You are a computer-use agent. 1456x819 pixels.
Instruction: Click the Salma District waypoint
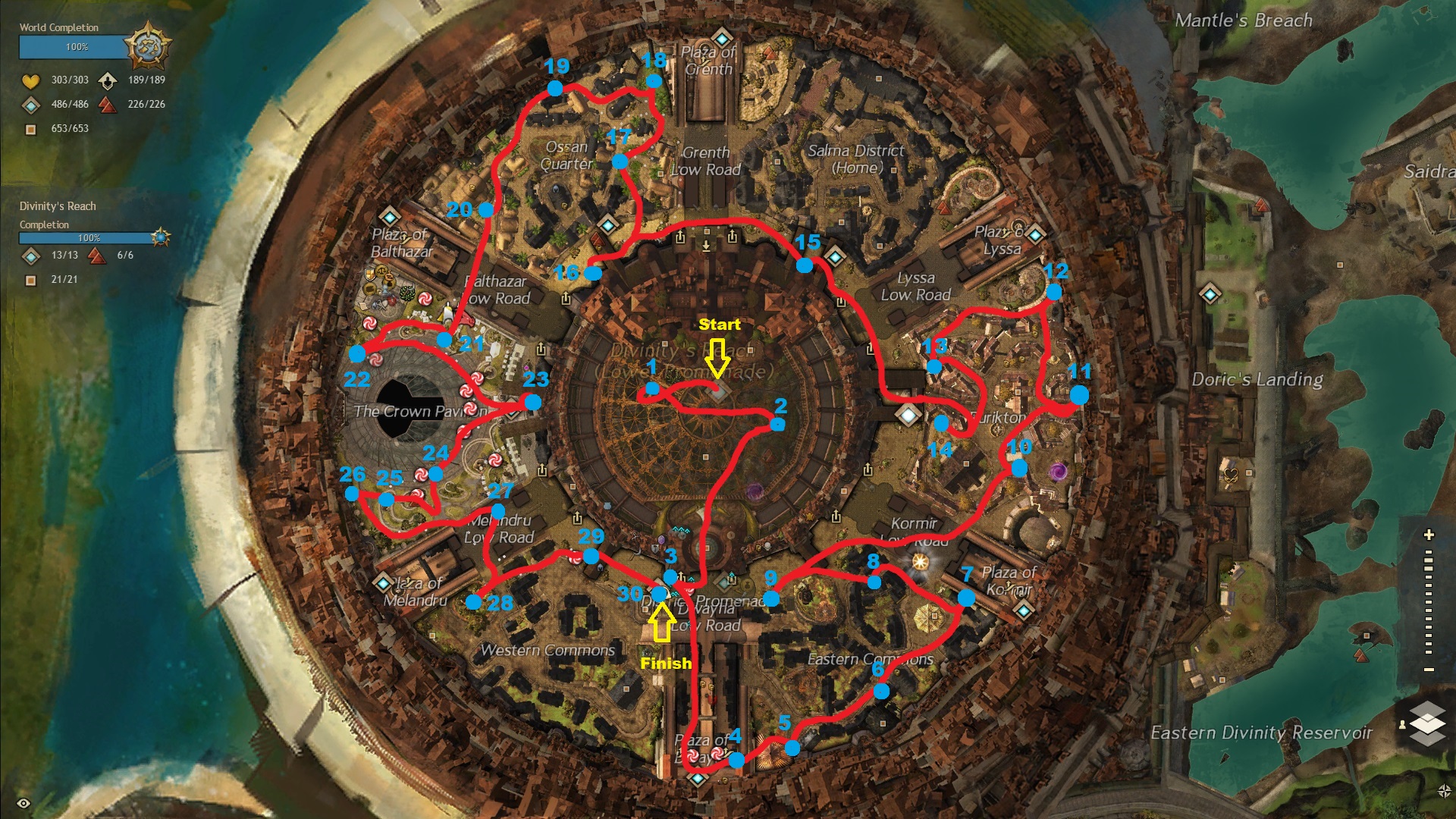[835, 256]
